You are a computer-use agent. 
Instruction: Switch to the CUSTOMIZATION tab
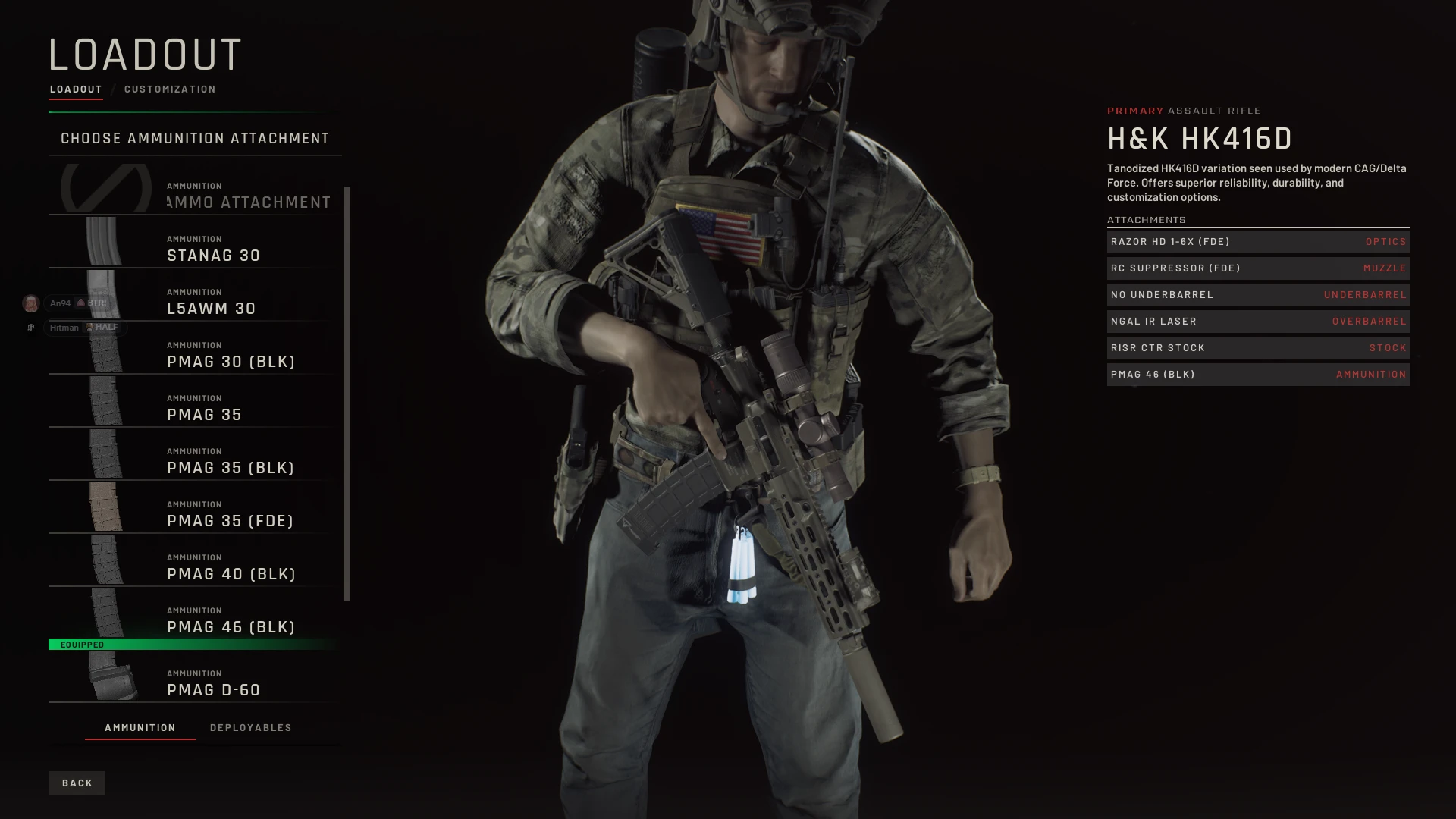pyautogui.click(x=168, y=89)
